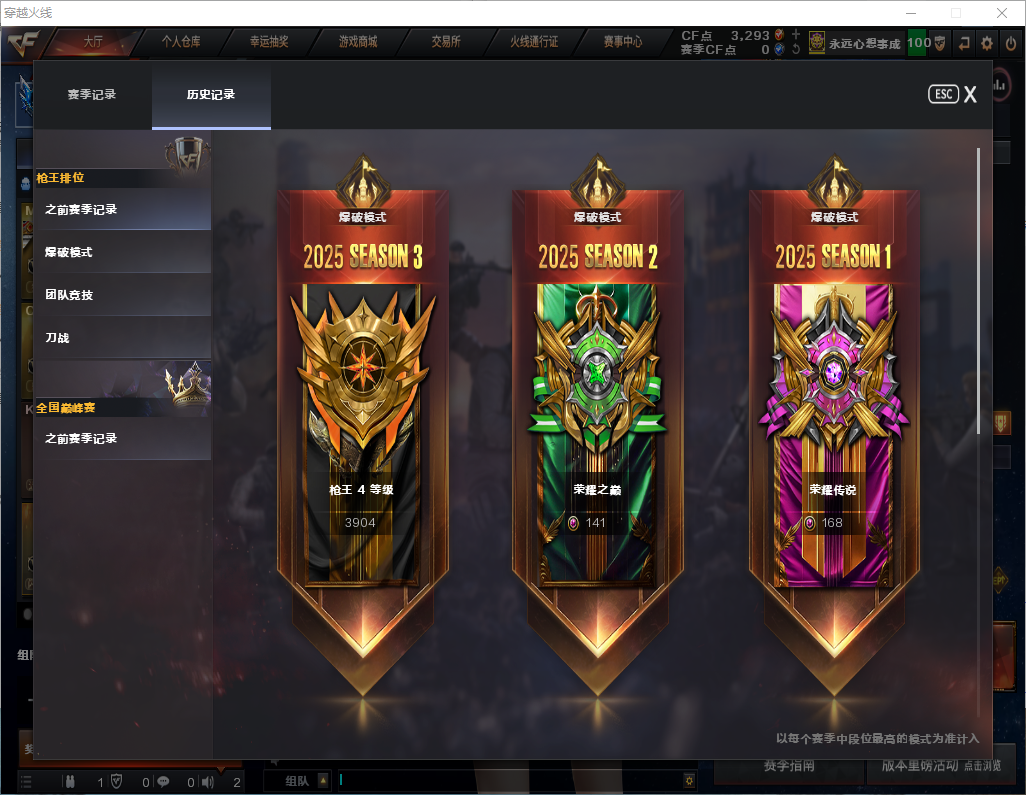Viewport: 1026px width, 795px height.
Task: Open 个人仓库 in the top navigation
Action: [x=181, y=42]
